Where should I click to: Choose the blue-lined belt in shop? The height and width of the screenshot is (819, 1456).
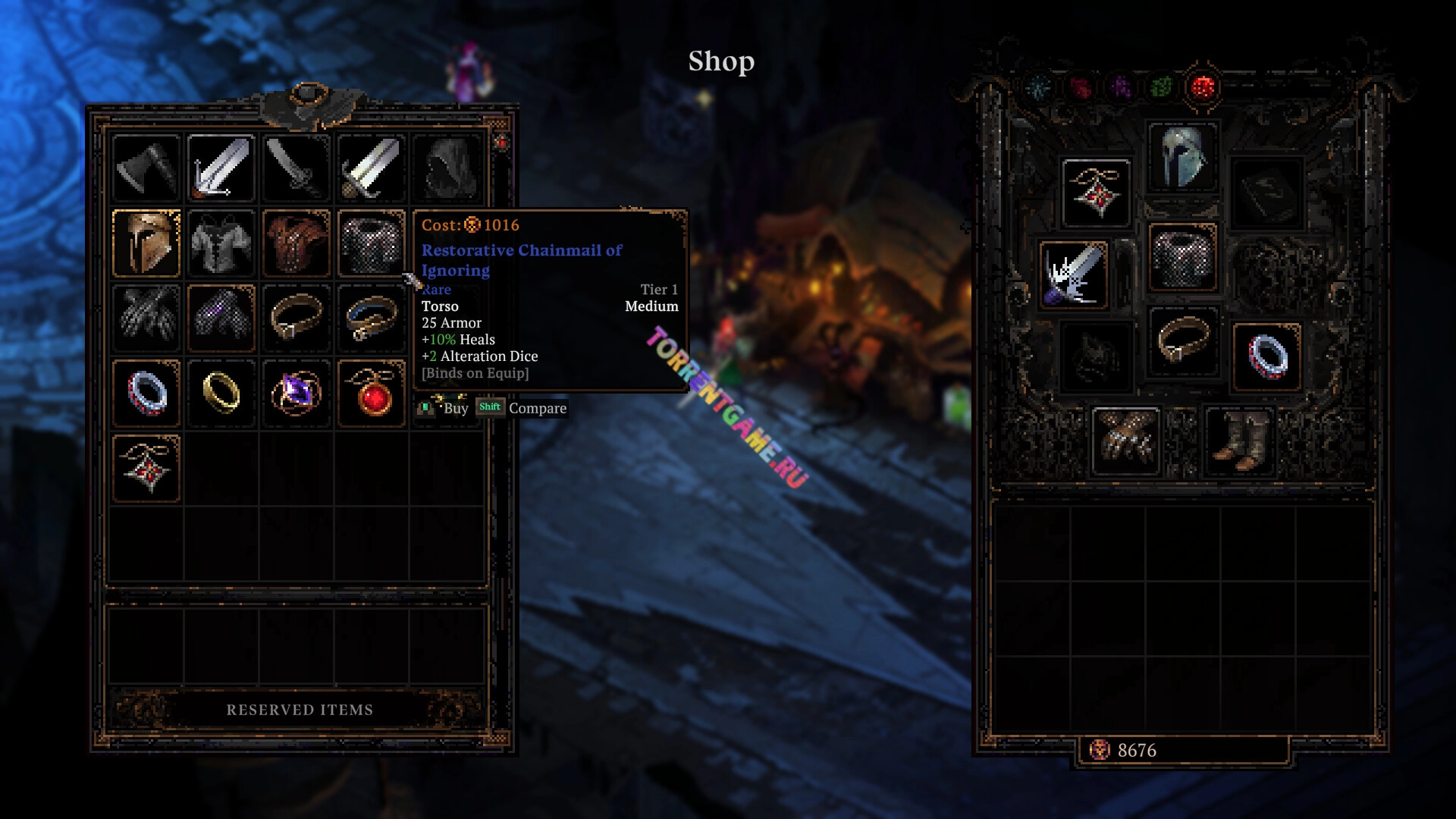(372, 318)
